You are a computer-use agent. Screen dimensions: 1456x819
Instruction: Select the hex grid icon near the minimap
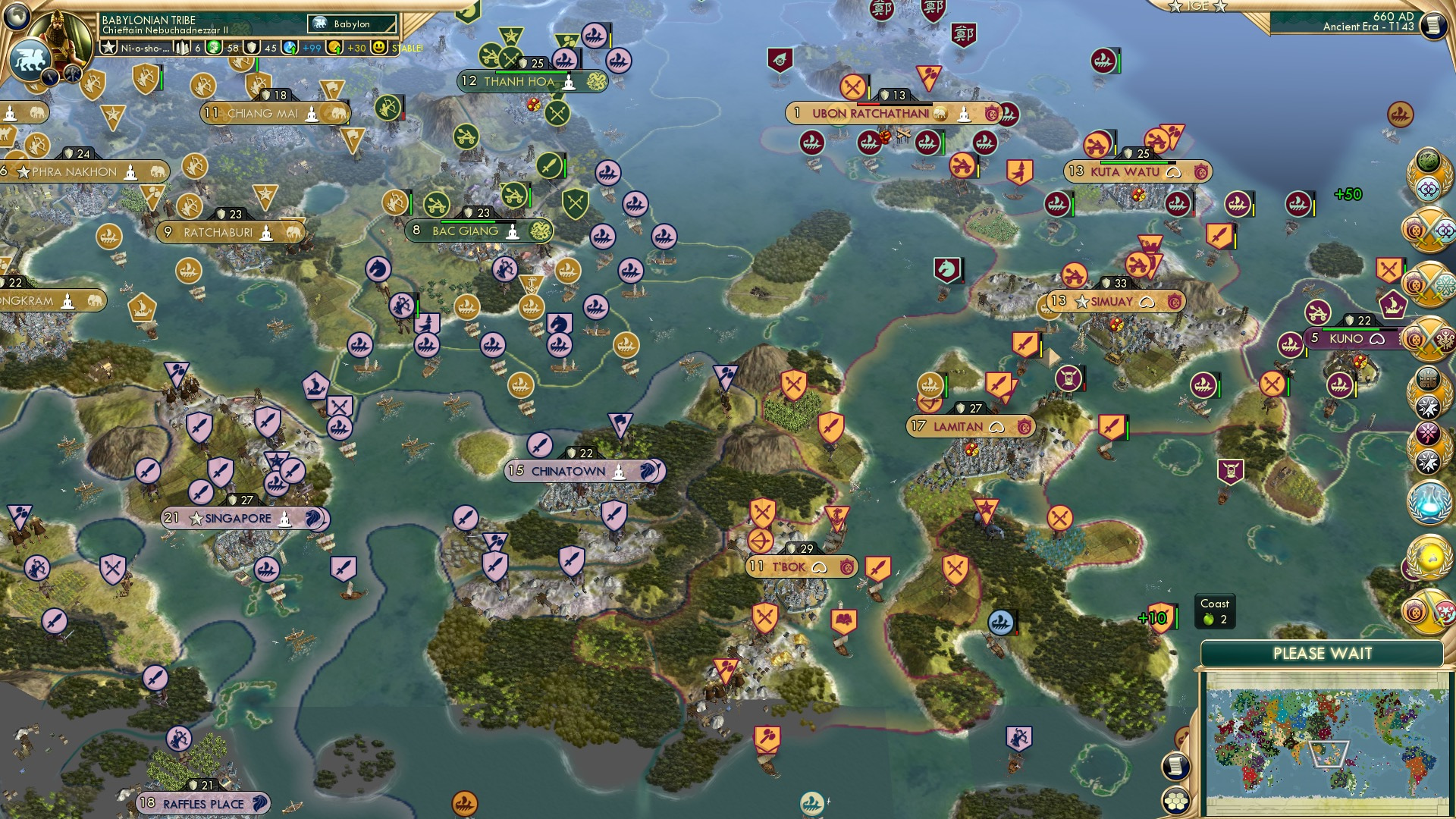pos(1176,802)
